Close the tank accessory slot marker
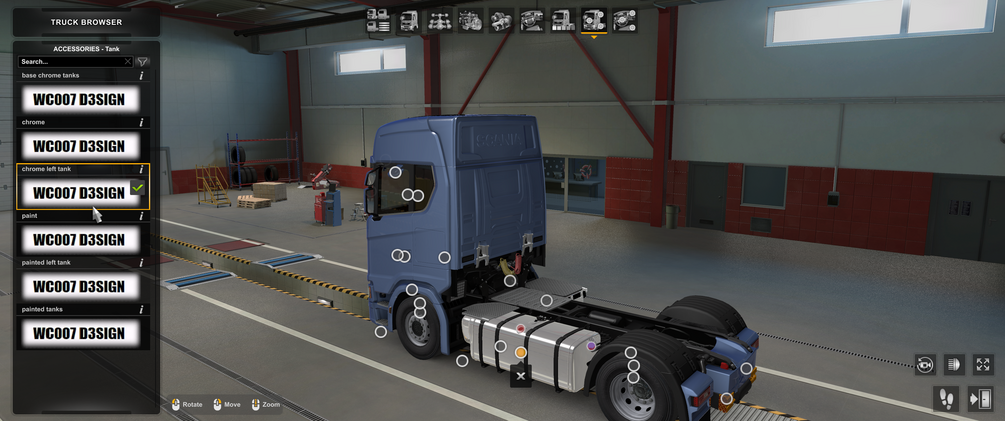 [520, 376]
